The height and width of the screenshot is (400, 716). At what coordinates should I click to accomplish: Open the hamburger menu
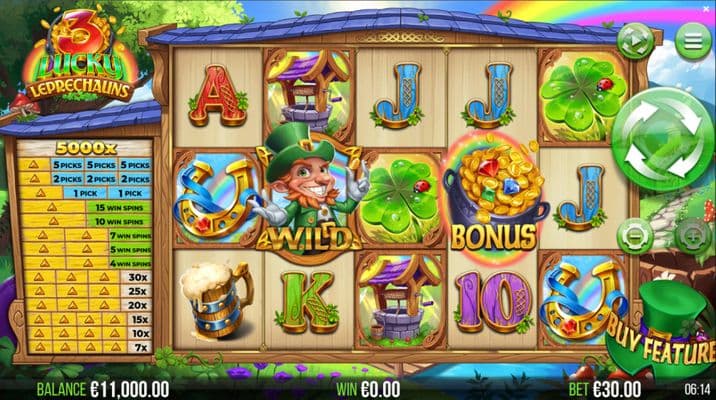click(689, 41)
